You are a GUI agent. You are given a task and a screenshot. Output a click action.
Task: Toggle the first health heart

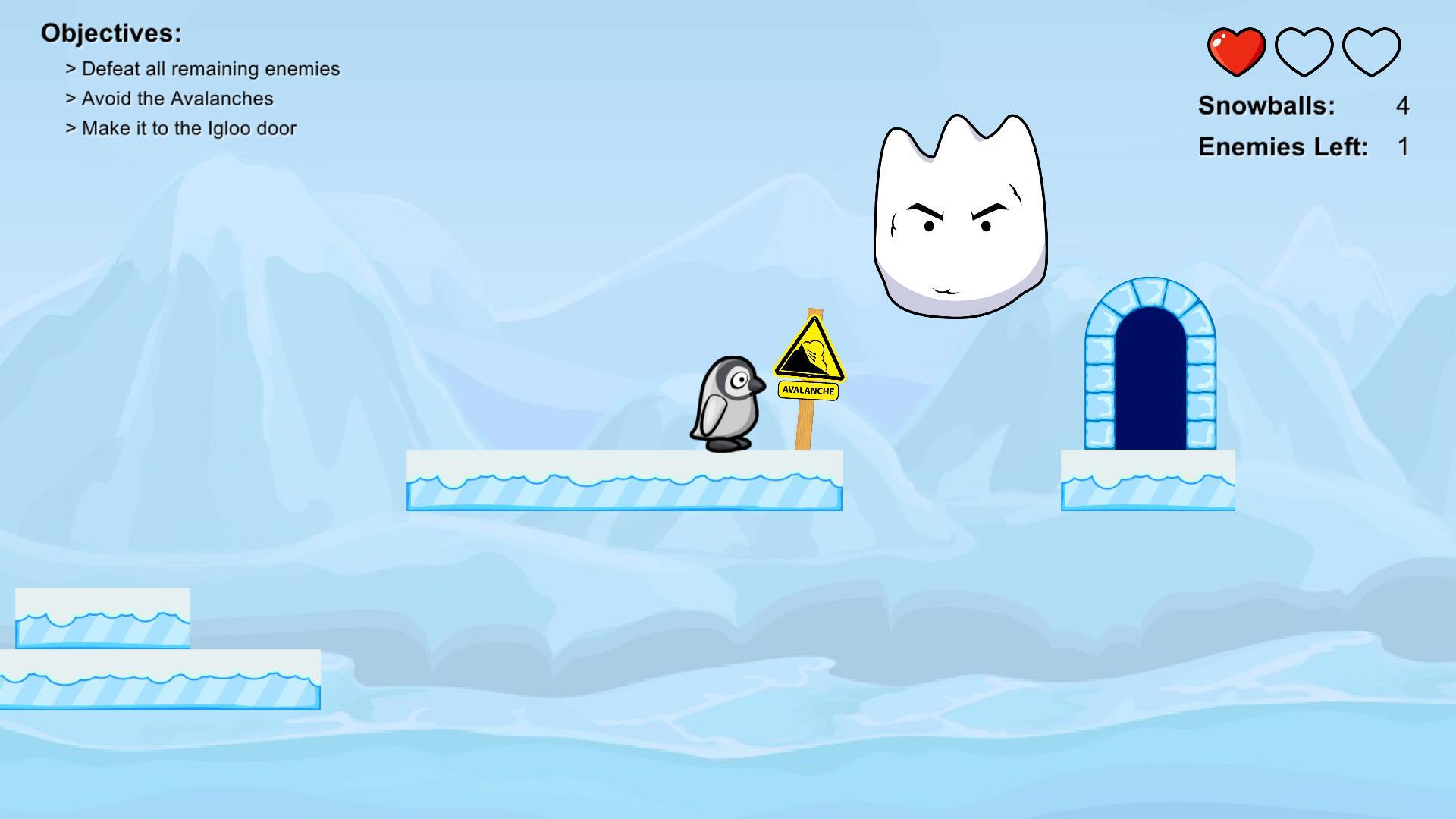pyautogui.click(x=1236, y=49)
